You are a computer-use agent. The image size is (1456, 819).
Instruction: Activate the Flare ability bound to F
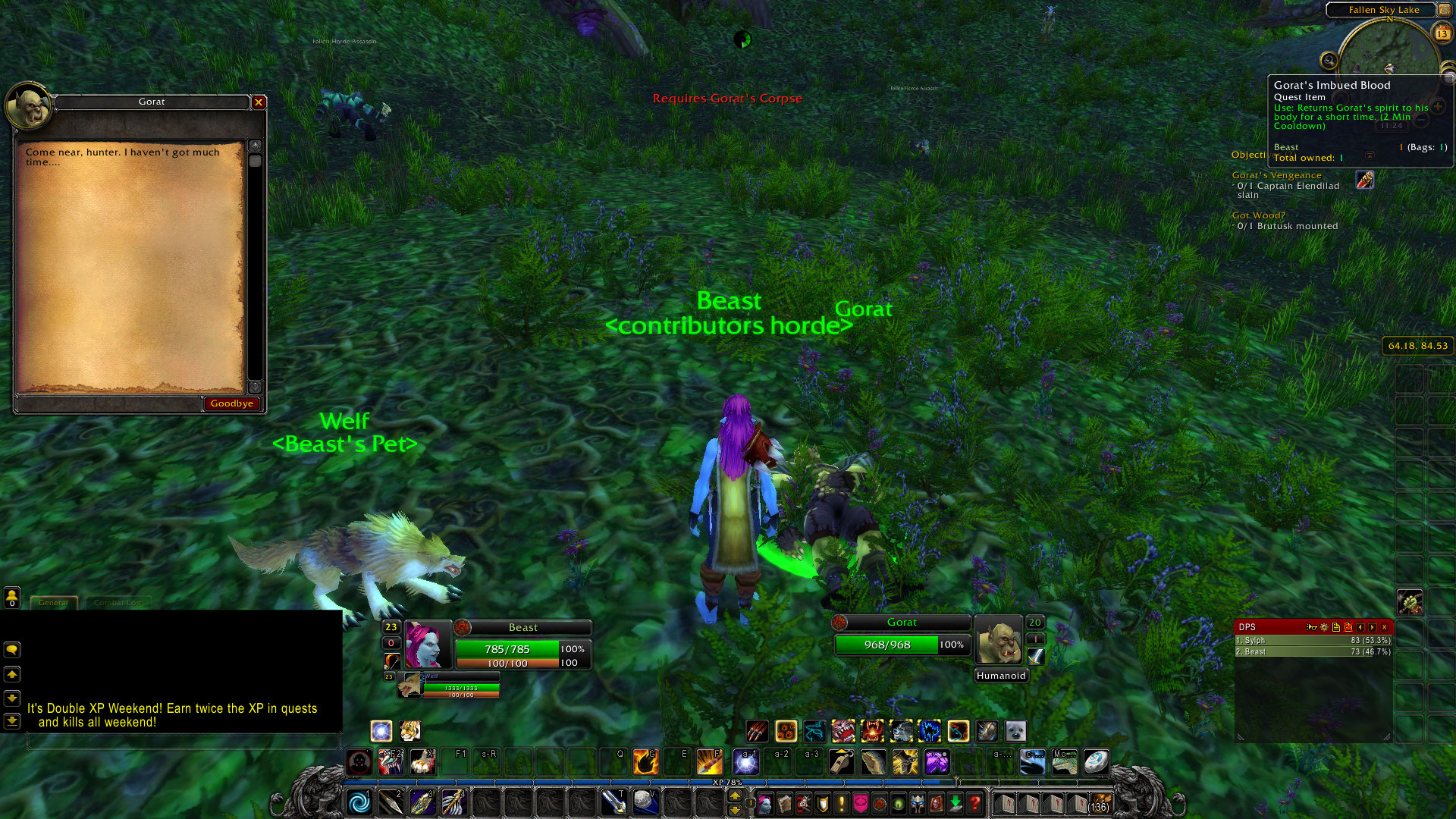[708, 761]
